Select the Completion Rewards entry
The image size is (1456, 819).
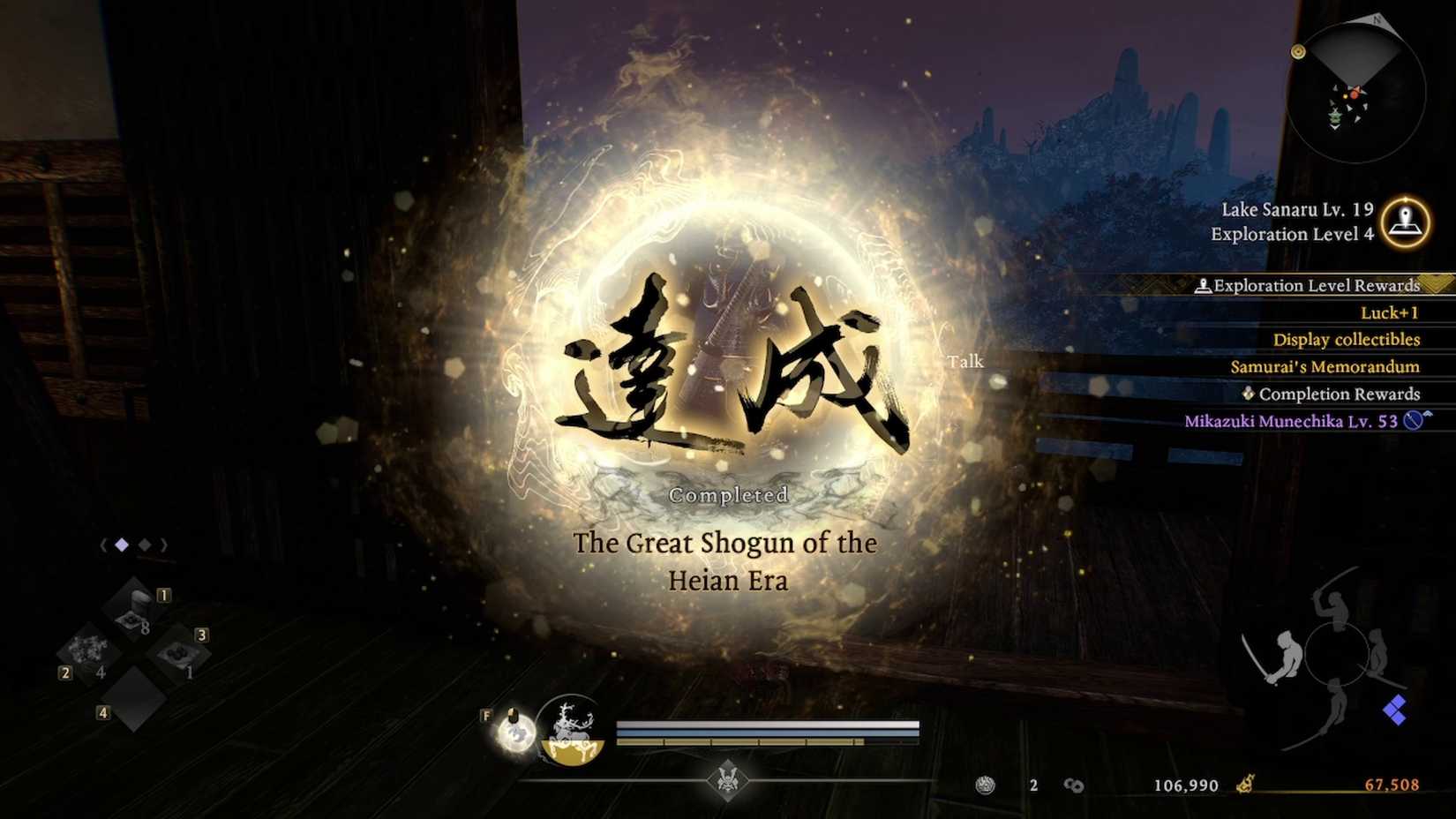(1338, 394)
